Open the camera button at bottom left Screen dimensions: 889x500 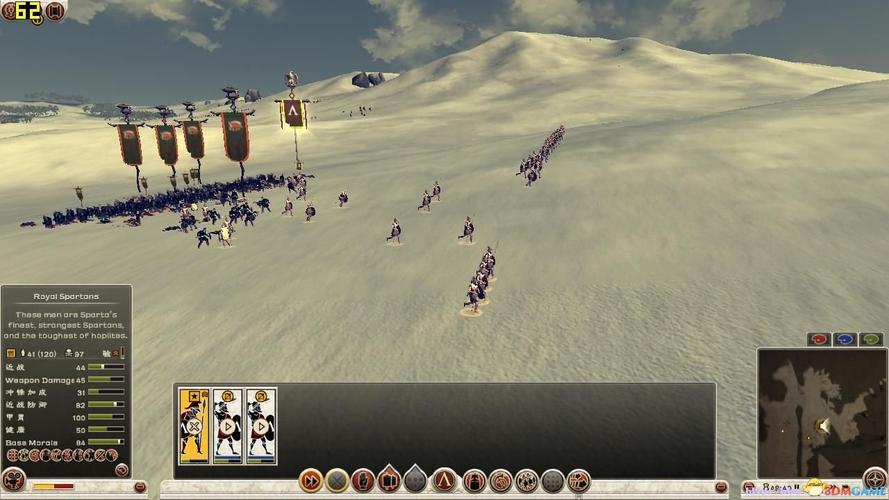click(13, 479)
